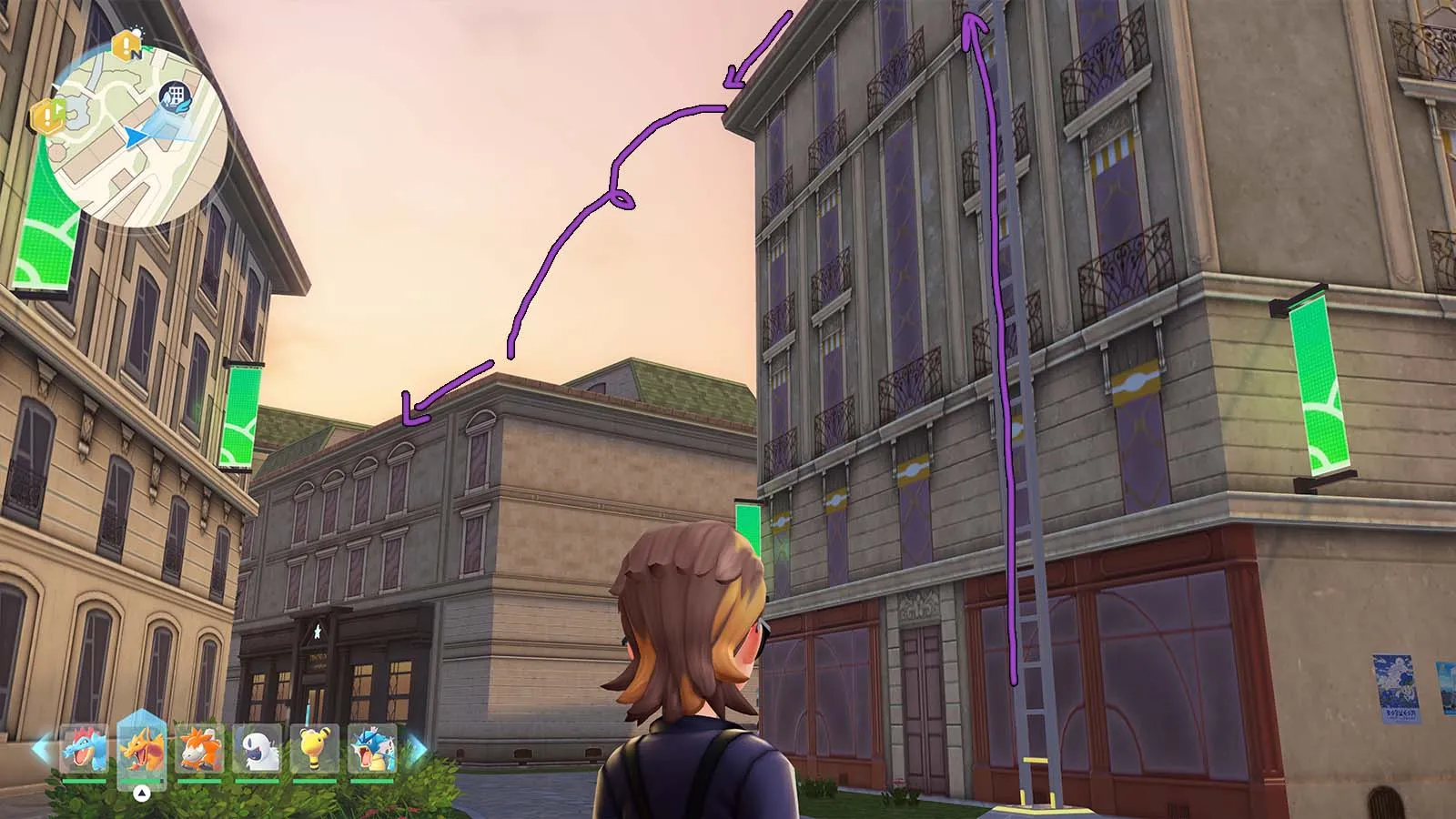Screen dimensions: 1456x819
Task: Click the right arrow beside the party bar
Action: (416, 749)
